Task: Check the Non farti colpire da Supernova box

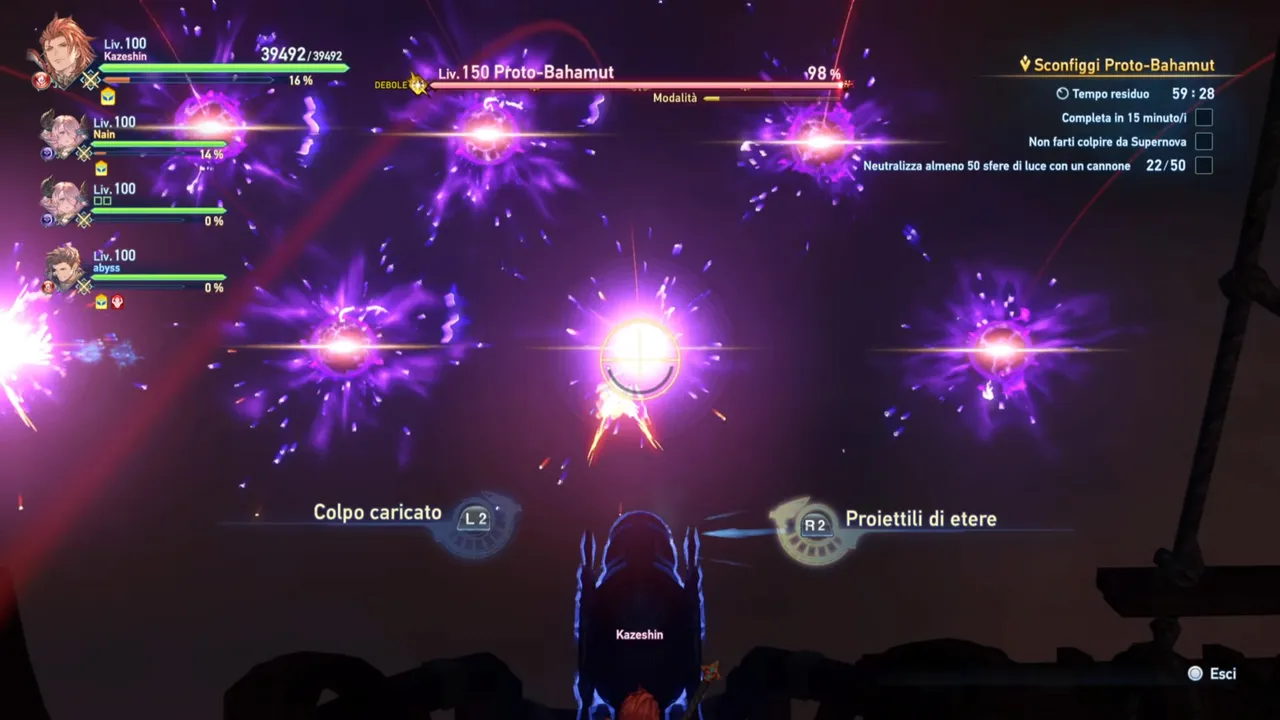Action: click(1203, 141)
